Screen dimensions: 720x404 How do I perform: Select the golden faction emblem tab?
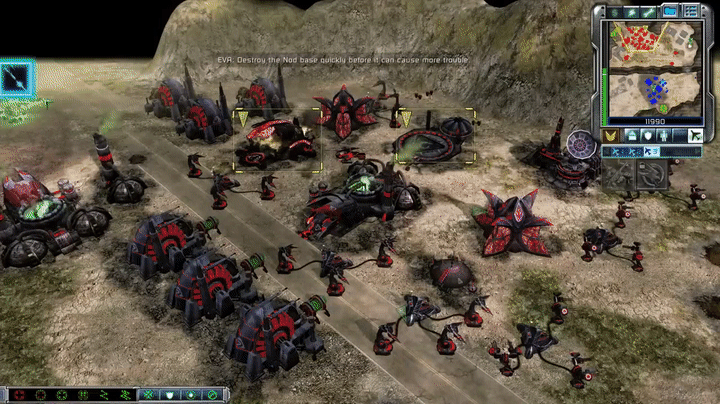pyautogui.click(x=606, y=135)
